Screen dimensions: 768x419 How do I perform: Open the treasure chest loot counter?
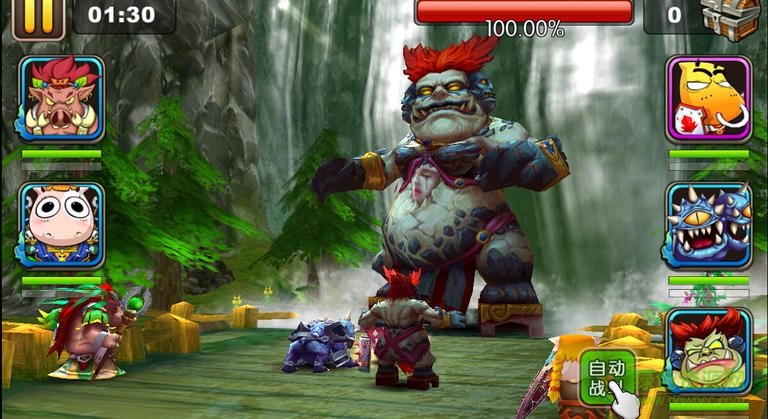[729, 17]
